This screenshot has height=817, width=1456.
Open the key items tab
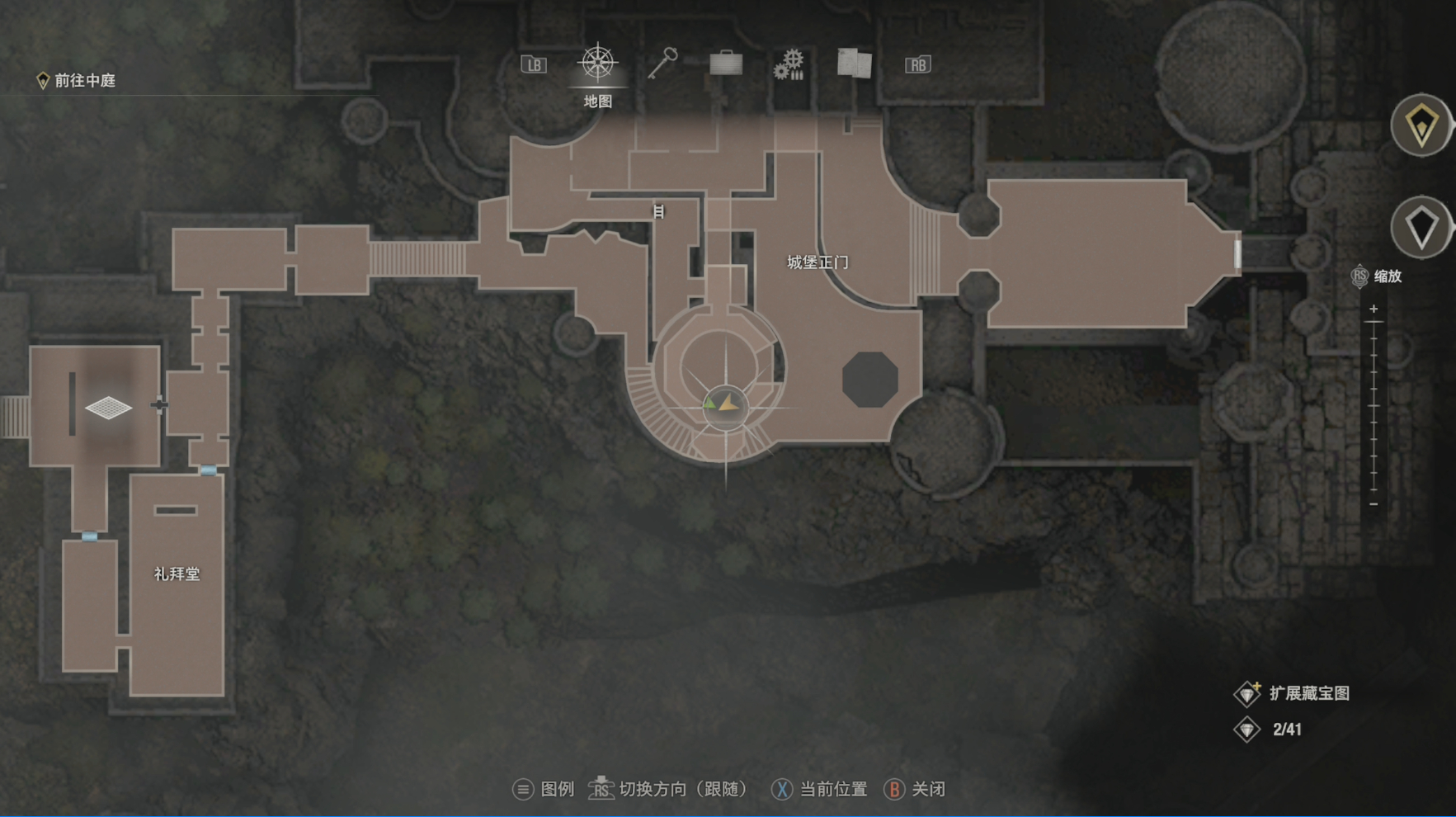[x=662, y=64]
